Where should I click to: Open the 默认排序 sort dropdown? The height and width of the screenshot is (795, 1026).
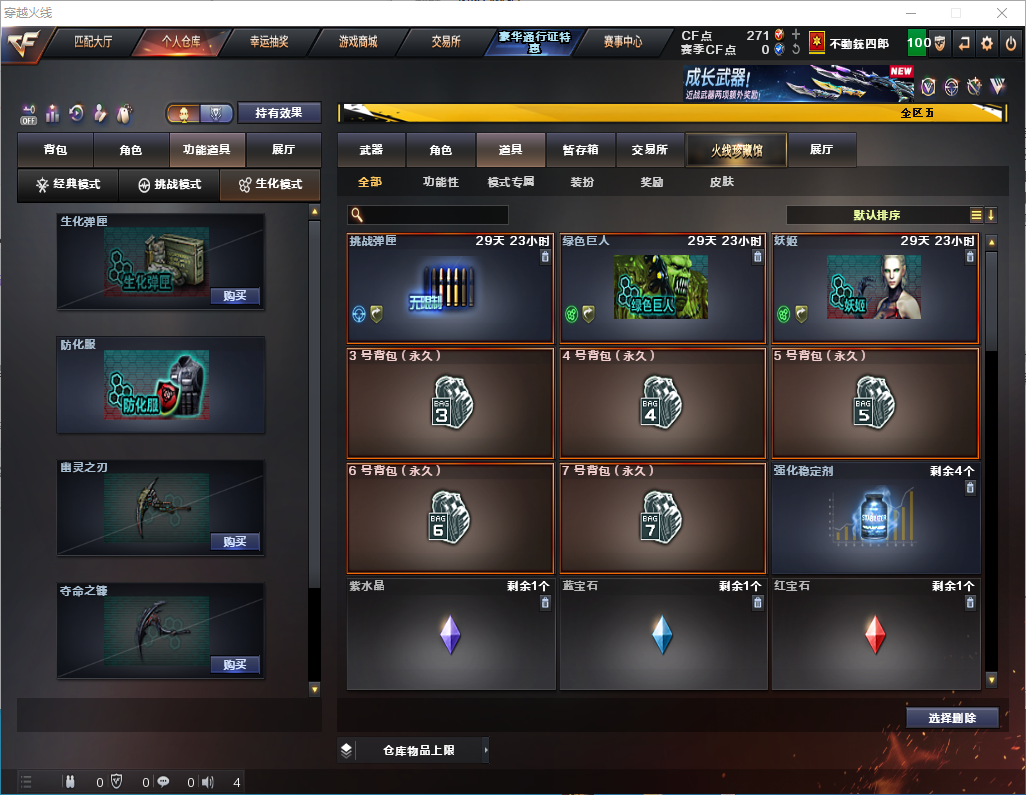pyautogui.click(x=877, y=215)
